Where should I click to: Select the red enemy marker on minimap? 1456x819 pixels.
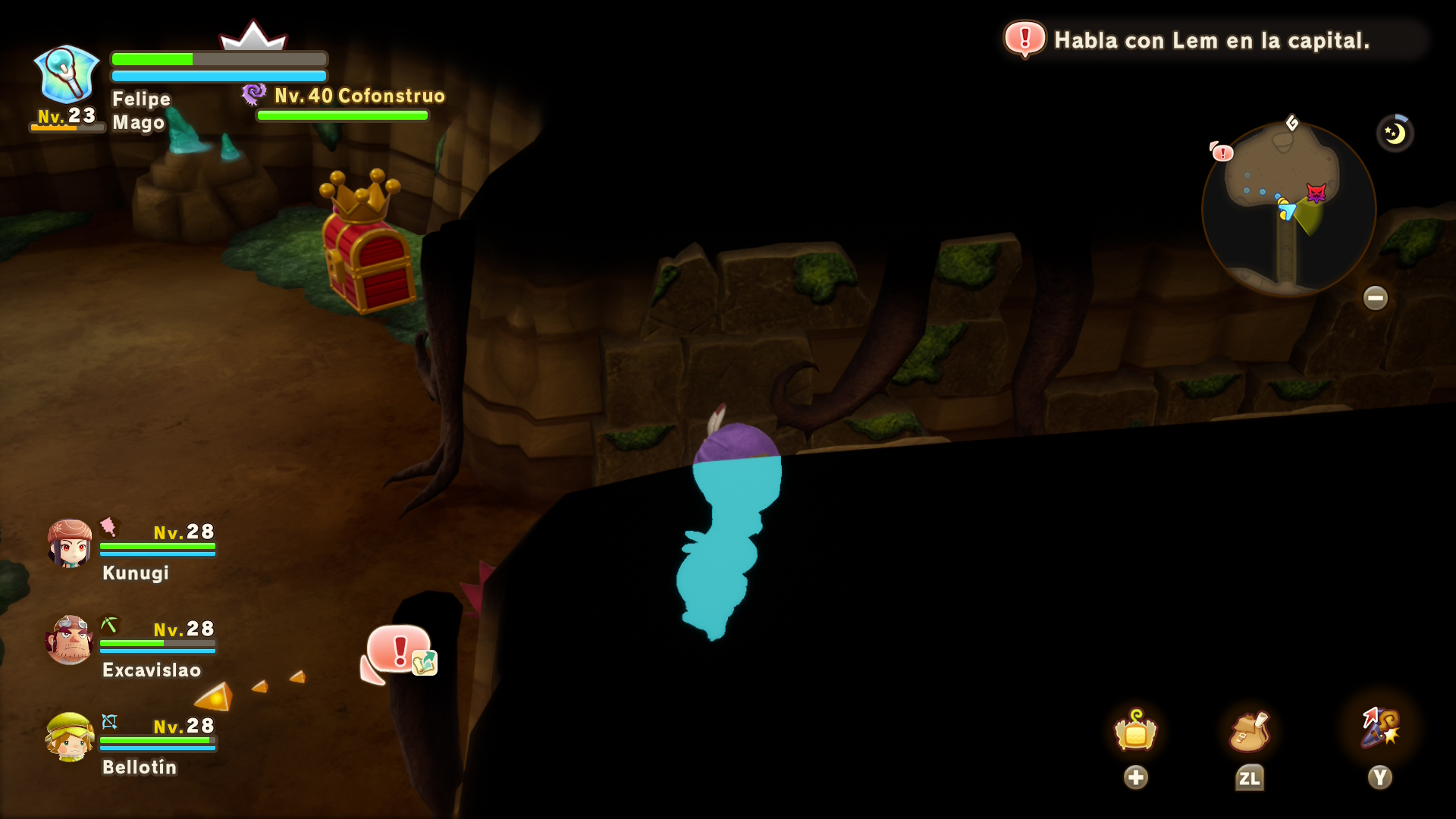pos(1316,193)
